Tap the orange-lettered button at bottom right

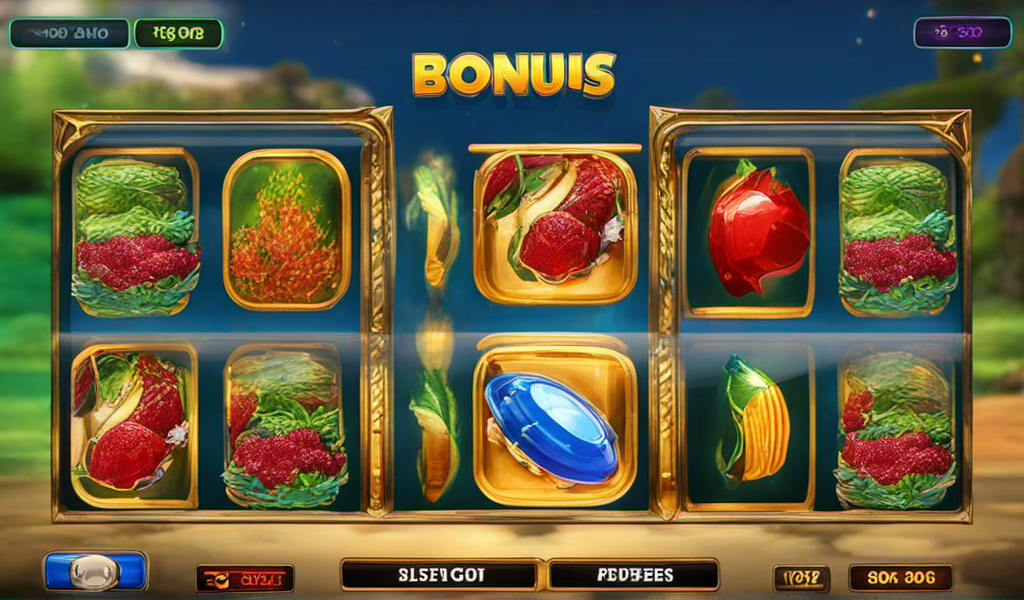[900, 577]
